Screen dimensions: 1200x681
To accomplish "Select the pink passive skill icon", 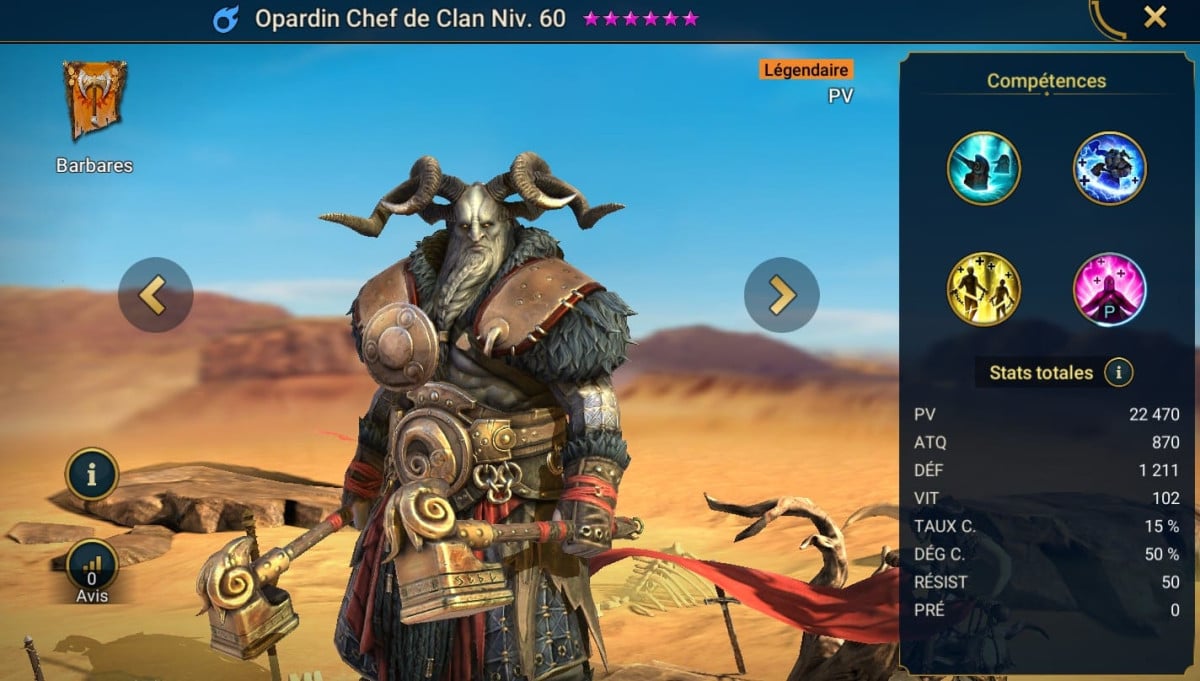I will pyautogui.click(x=1109, y=289).
